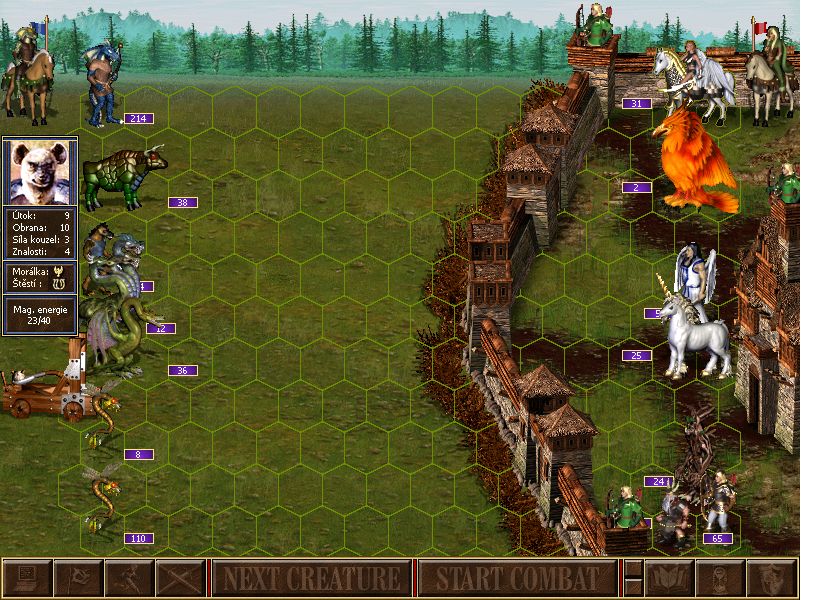Select Next Creature
The width and height of the screenshot is (819, 600).
[x=311, y=578]
